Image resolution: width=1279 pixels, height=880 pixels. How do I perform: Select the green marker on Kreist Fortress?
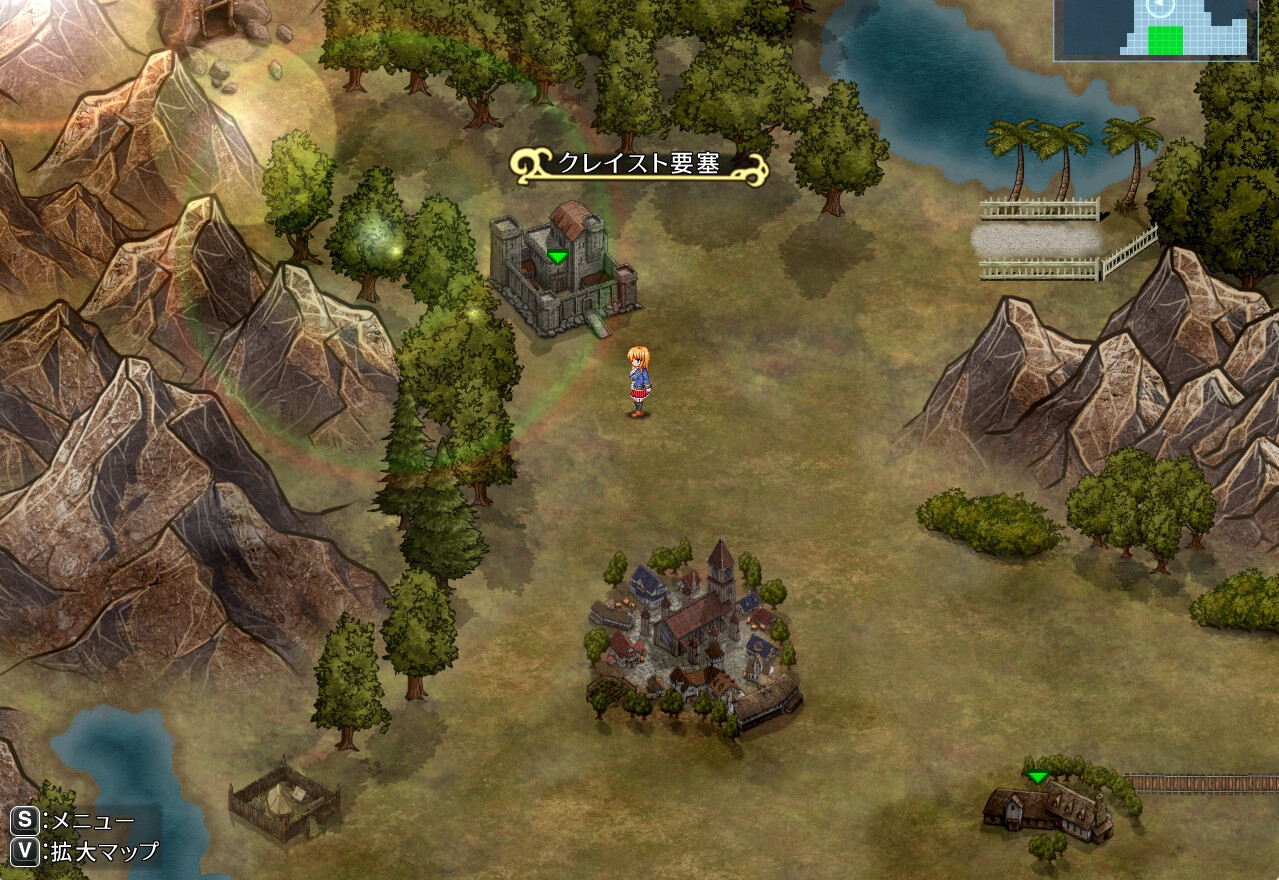(557, 257)
